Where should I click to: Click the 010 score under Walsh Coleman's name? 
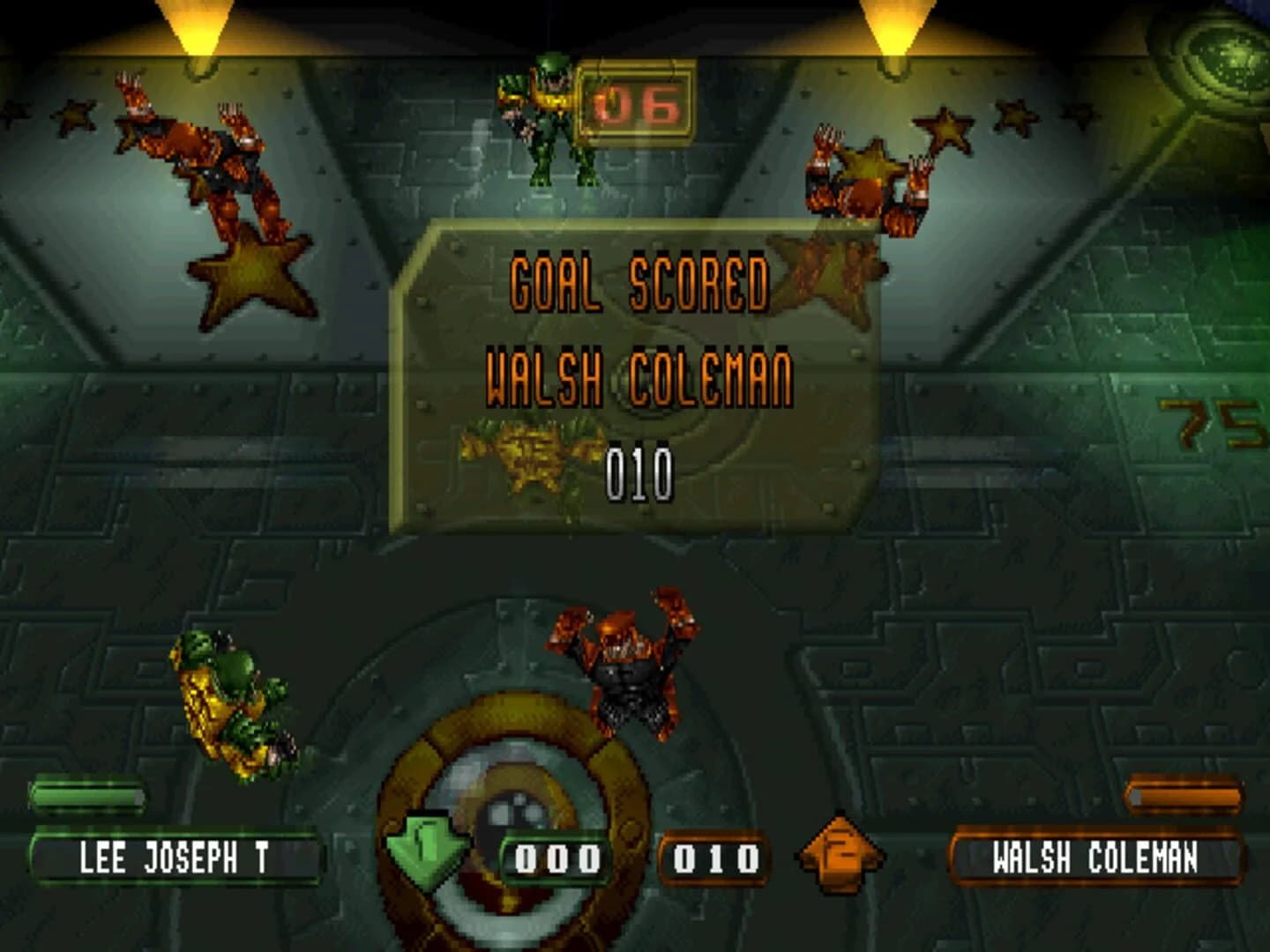click(x=639, y=470)
